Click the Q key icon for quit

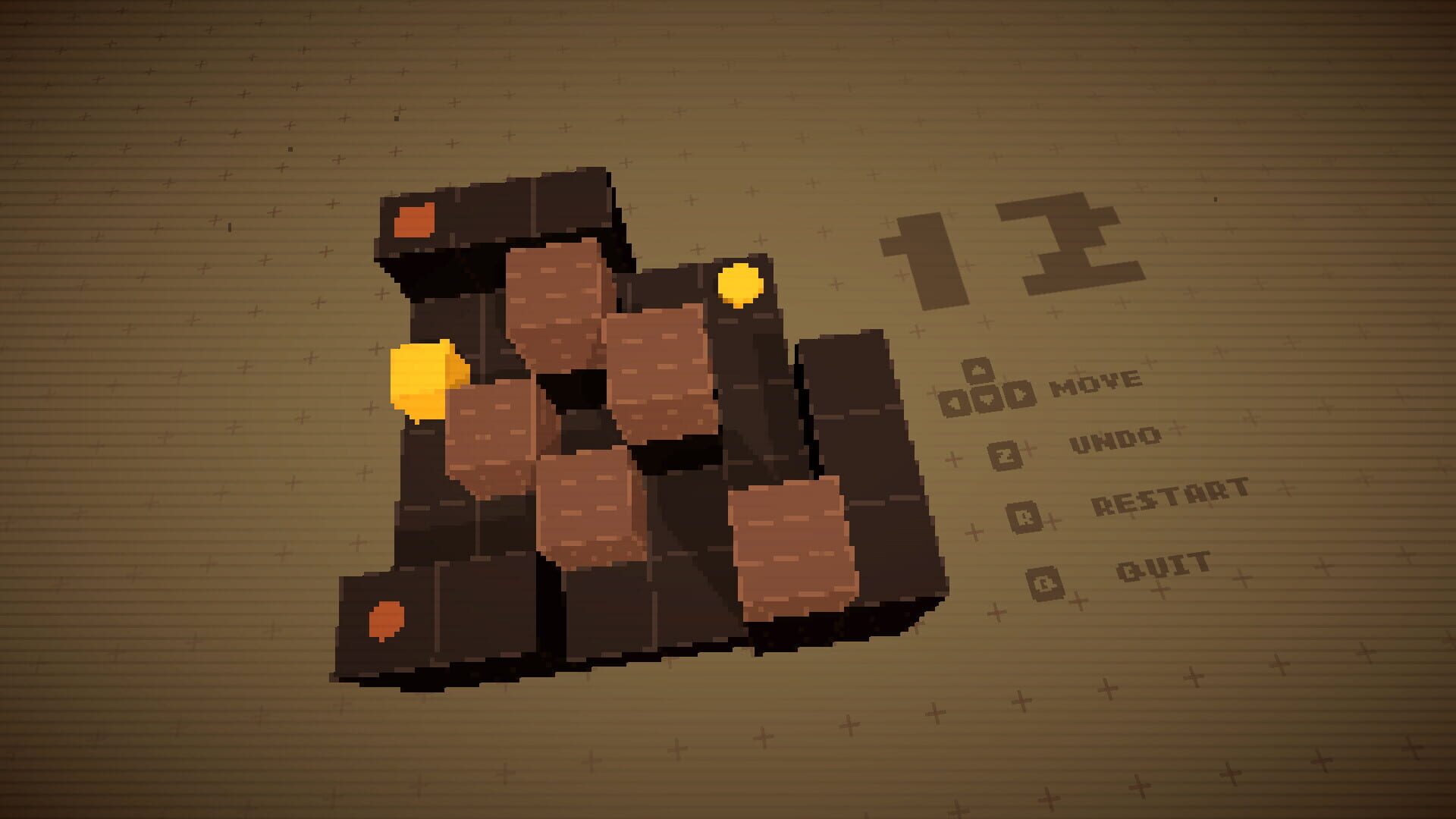point(1044,584)
